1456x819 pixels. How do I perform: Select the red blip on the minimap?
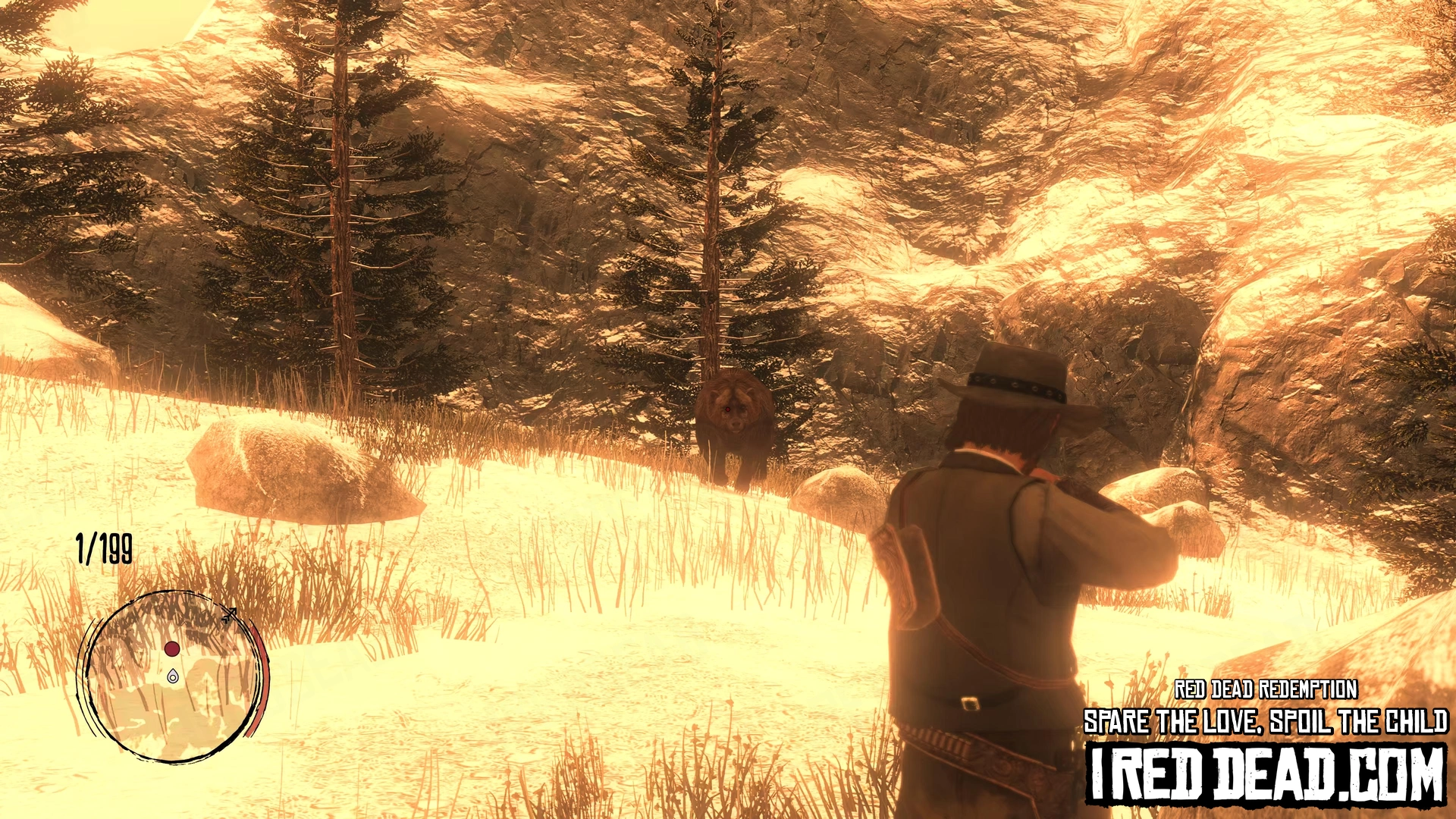172,649
